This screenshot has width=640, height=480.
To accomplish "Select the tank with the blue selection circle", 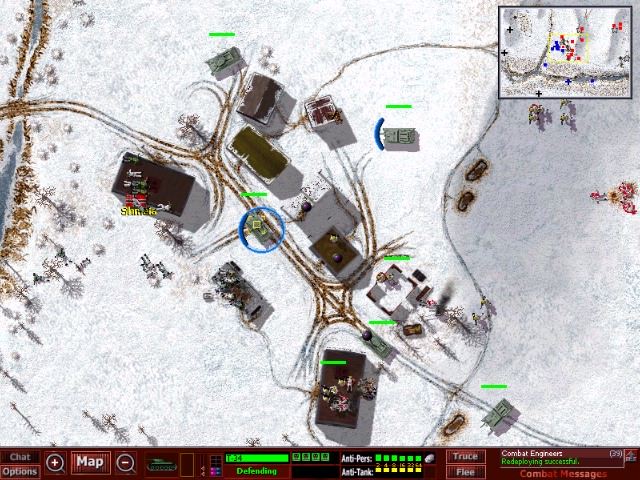I will pyautogui.click(x=261, y=229).
